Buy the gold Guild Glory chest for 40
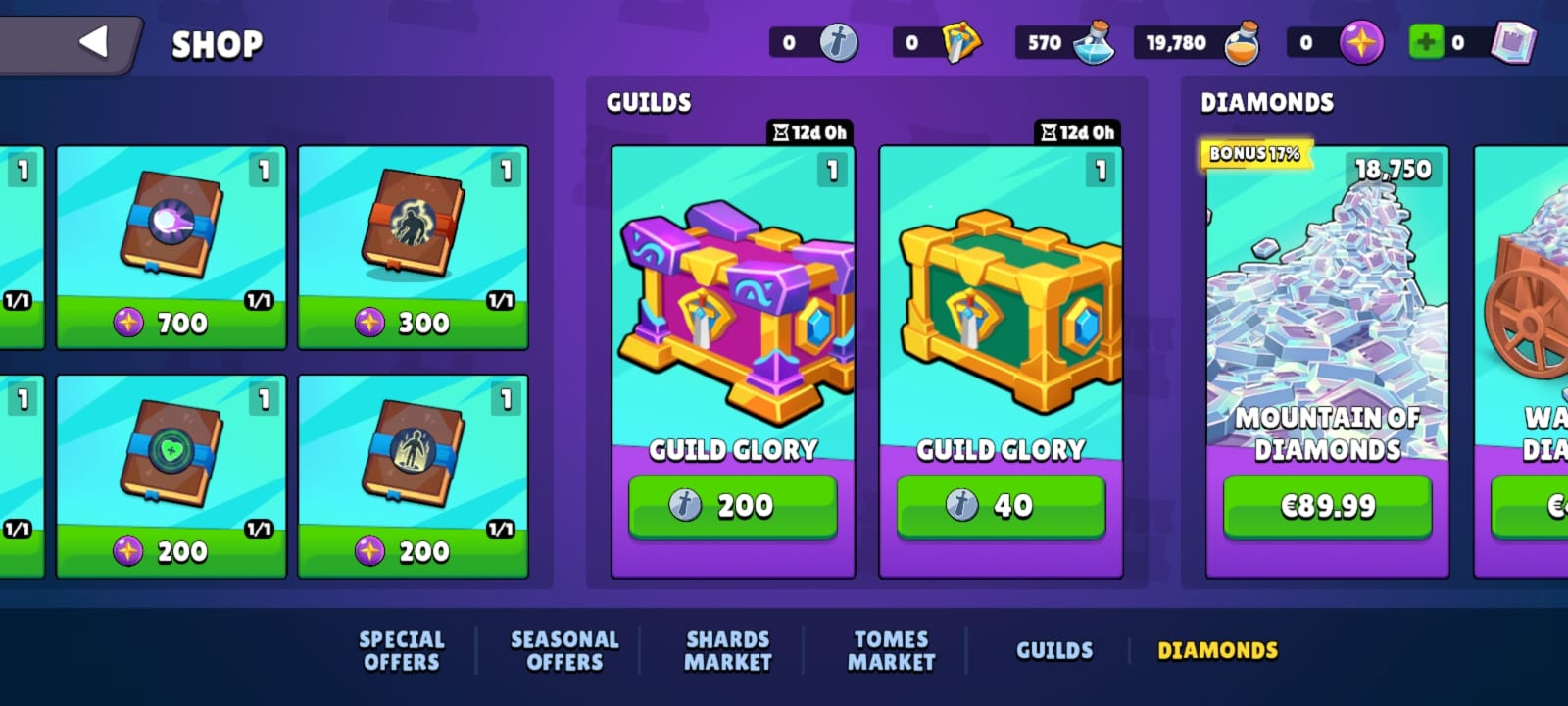1568x706 pixels. point(1001,506)
